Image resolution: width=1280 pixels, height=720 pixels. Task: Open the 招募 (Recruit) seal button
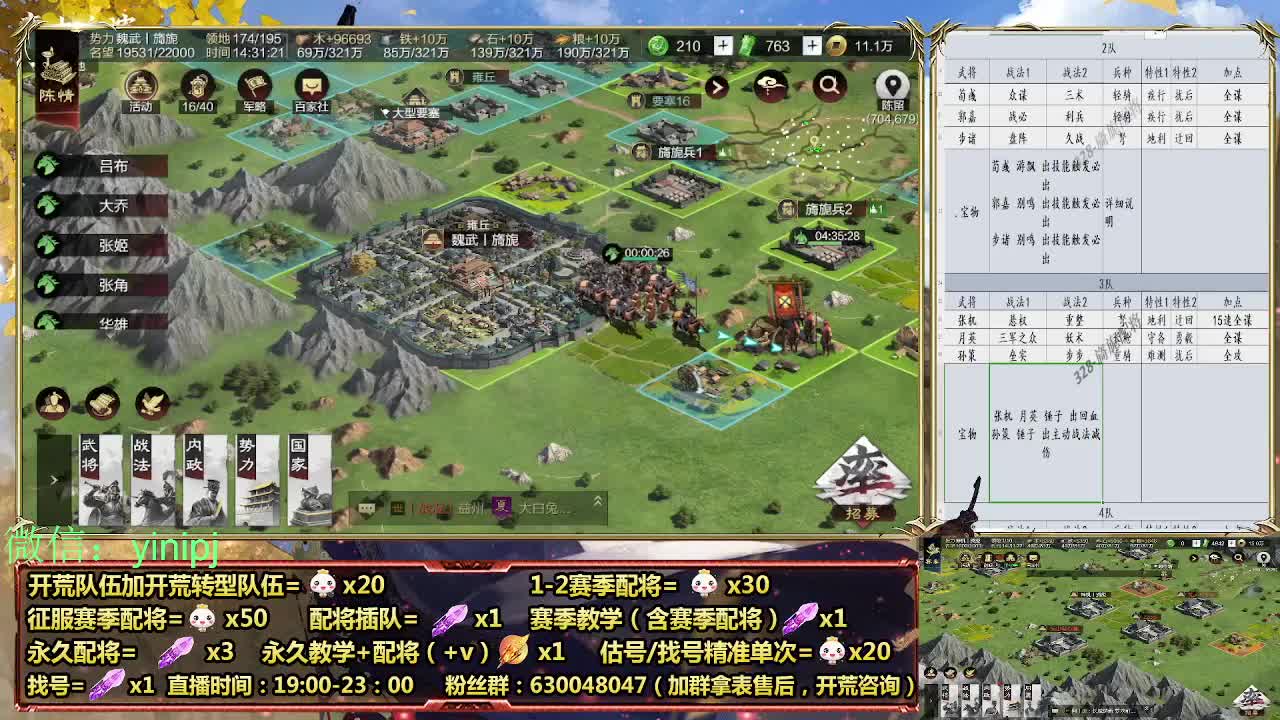point(862,482)
